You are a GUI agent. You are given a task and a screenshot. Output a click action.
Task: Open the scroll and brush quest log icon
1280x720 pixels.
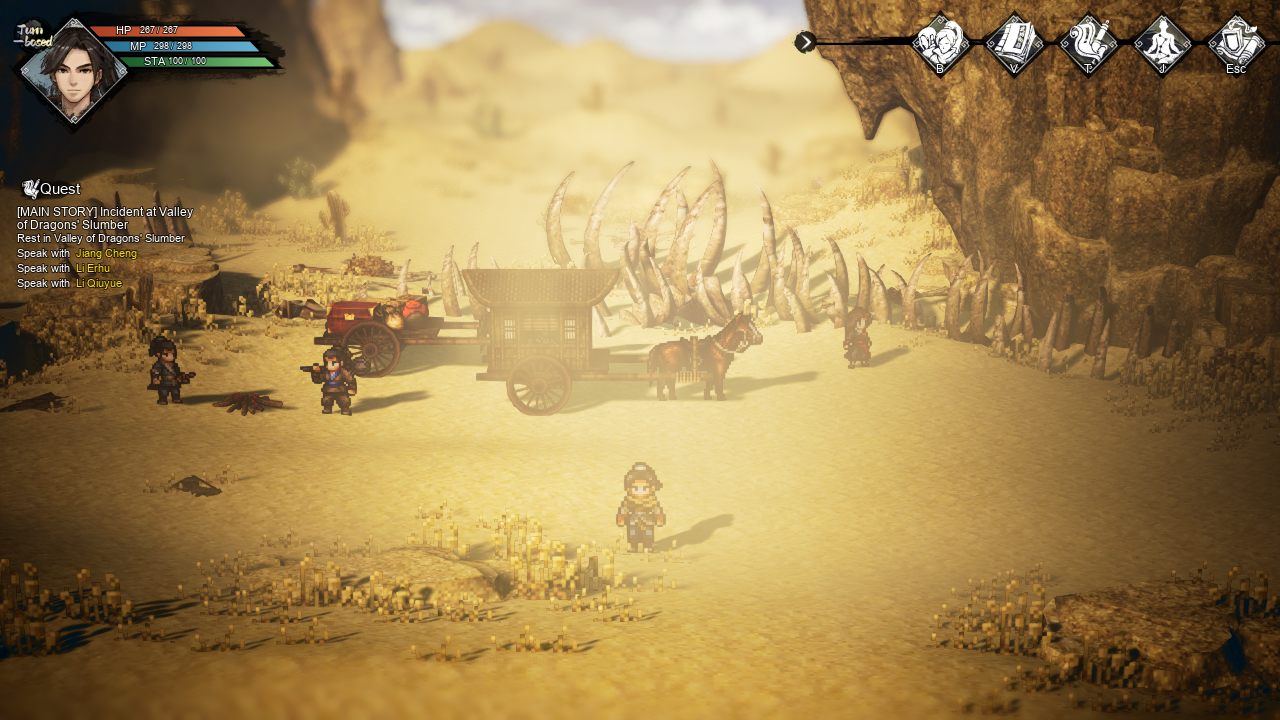click(1088, 43)
